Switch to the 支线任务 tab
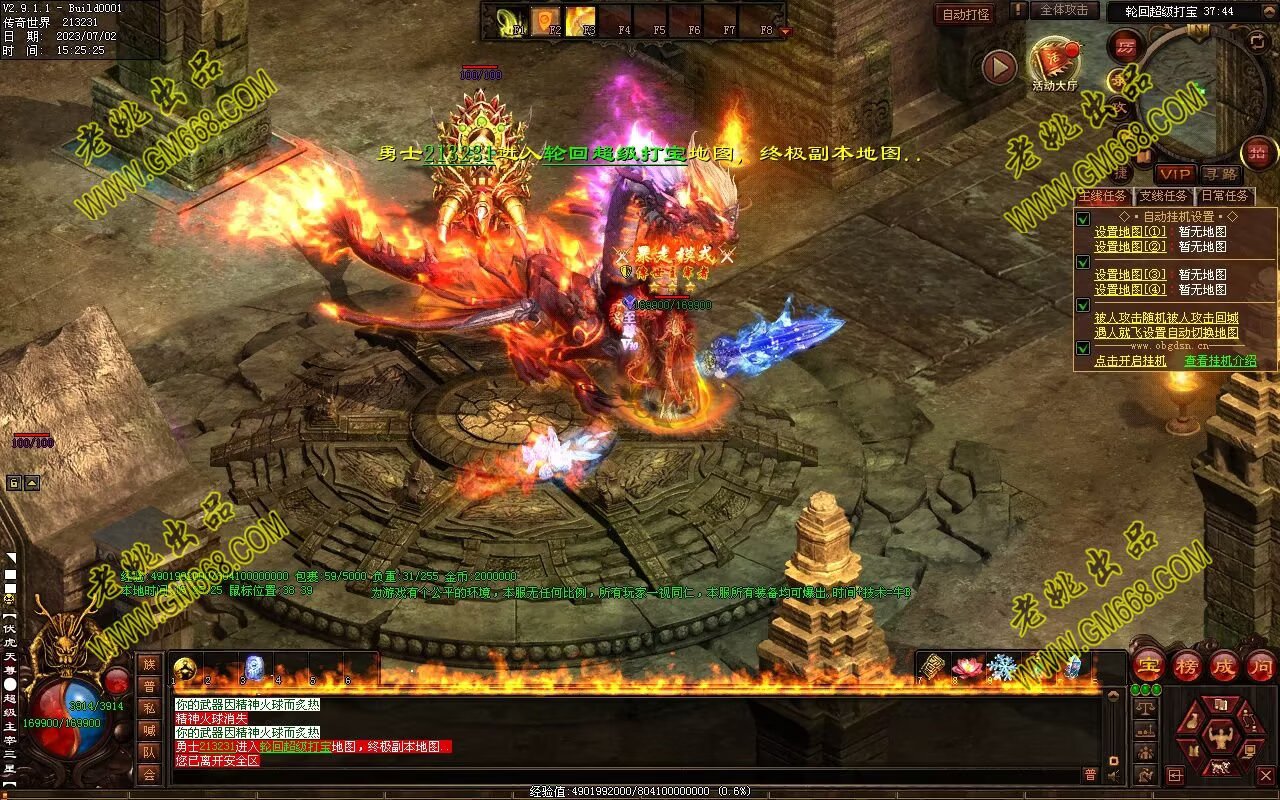Viewport: 1280px width, 800px height. coord(1164,196)
